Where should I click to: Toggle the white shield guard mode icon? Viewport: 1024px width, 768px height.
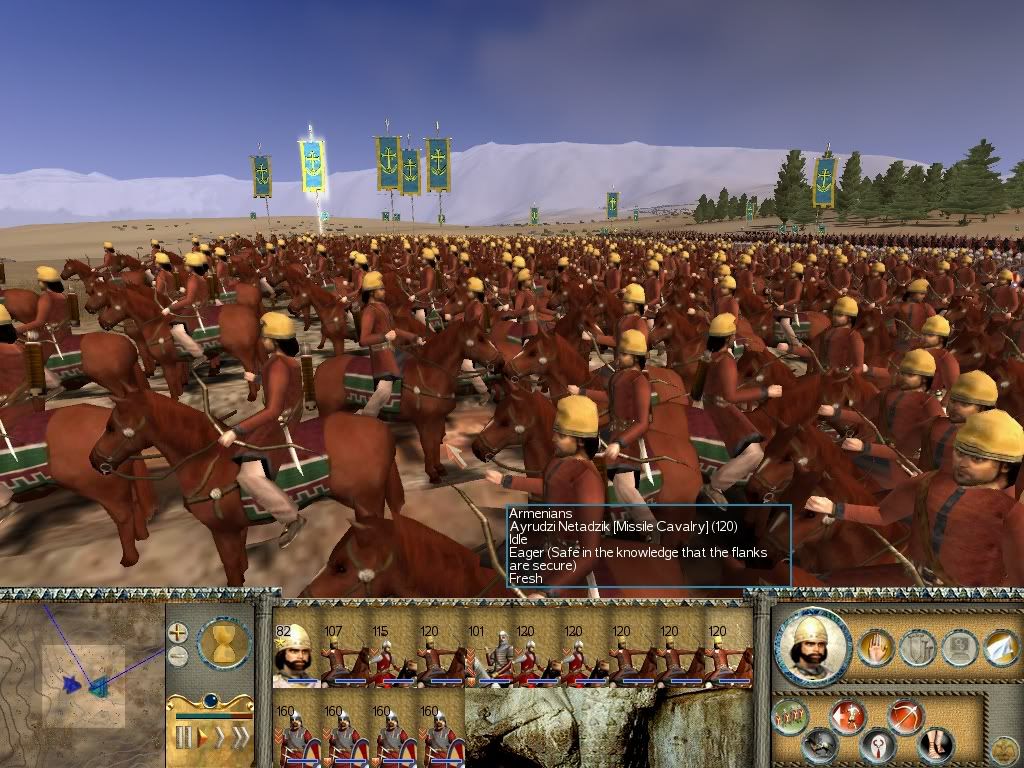[877, 746]
